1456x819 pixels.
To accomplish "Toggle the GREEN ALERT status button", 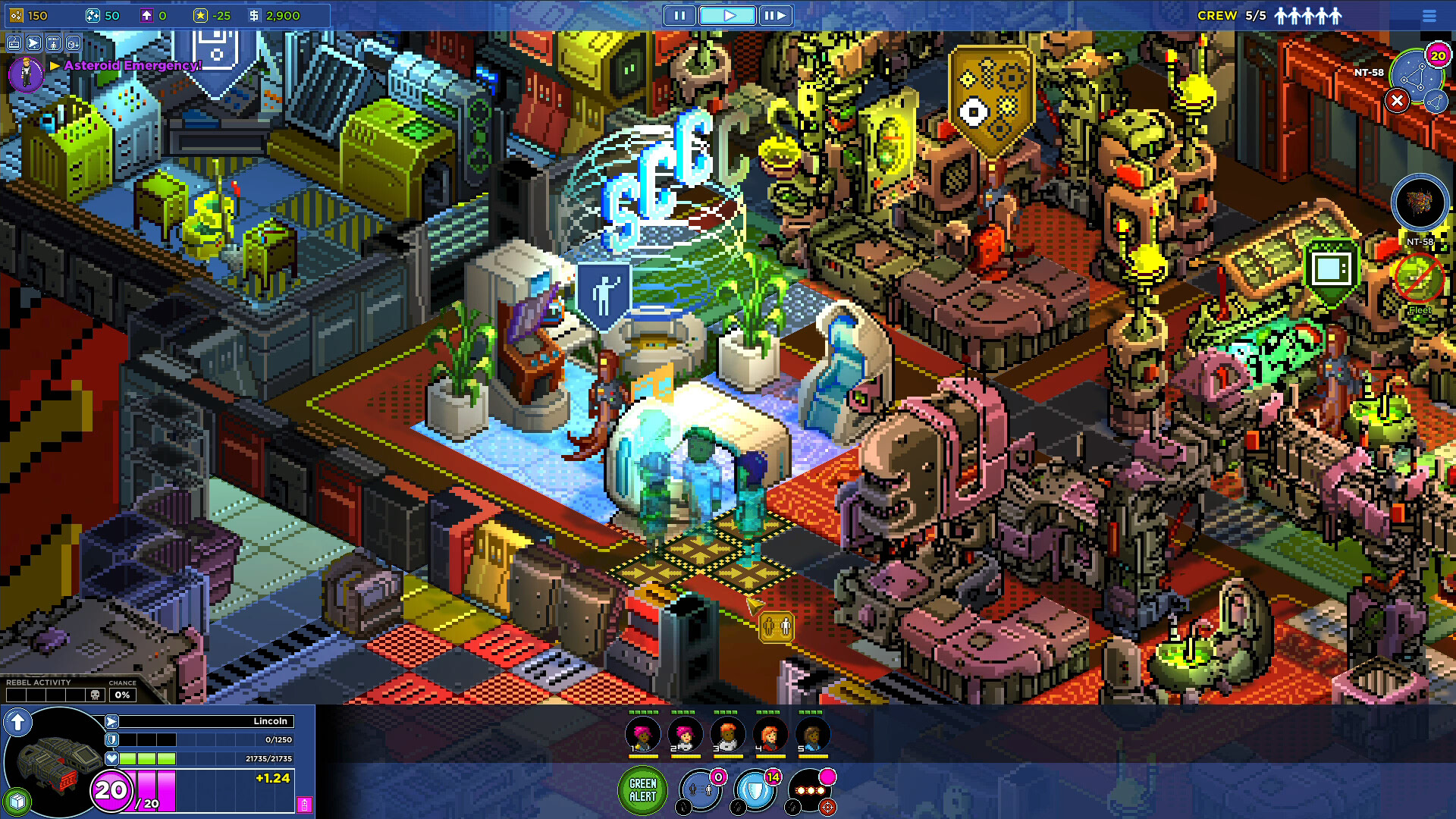I will click(x=643, y=790).
